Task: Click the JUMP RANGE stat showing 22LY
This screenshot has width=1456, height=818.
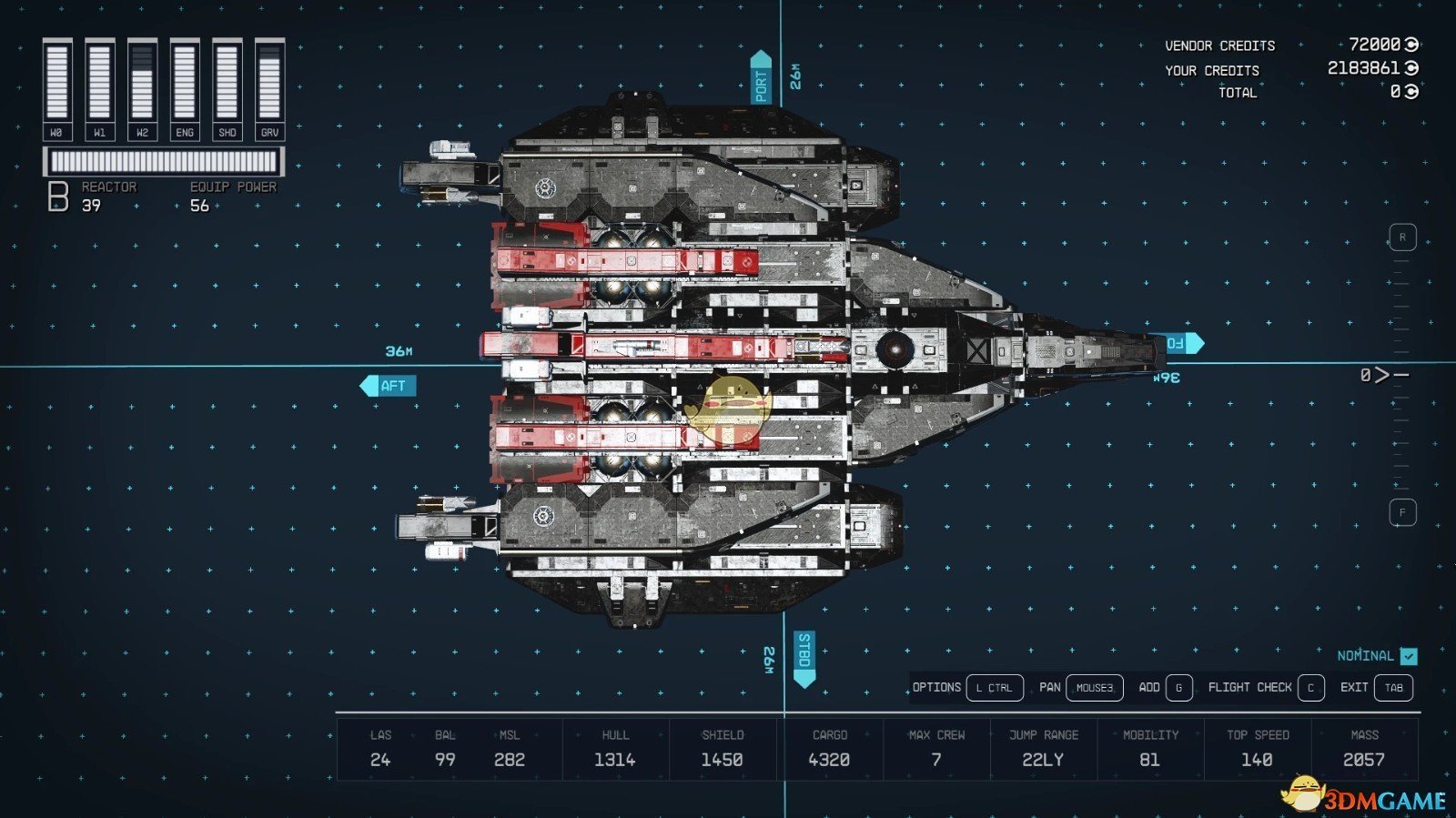Action: [x=1043, y=748]
